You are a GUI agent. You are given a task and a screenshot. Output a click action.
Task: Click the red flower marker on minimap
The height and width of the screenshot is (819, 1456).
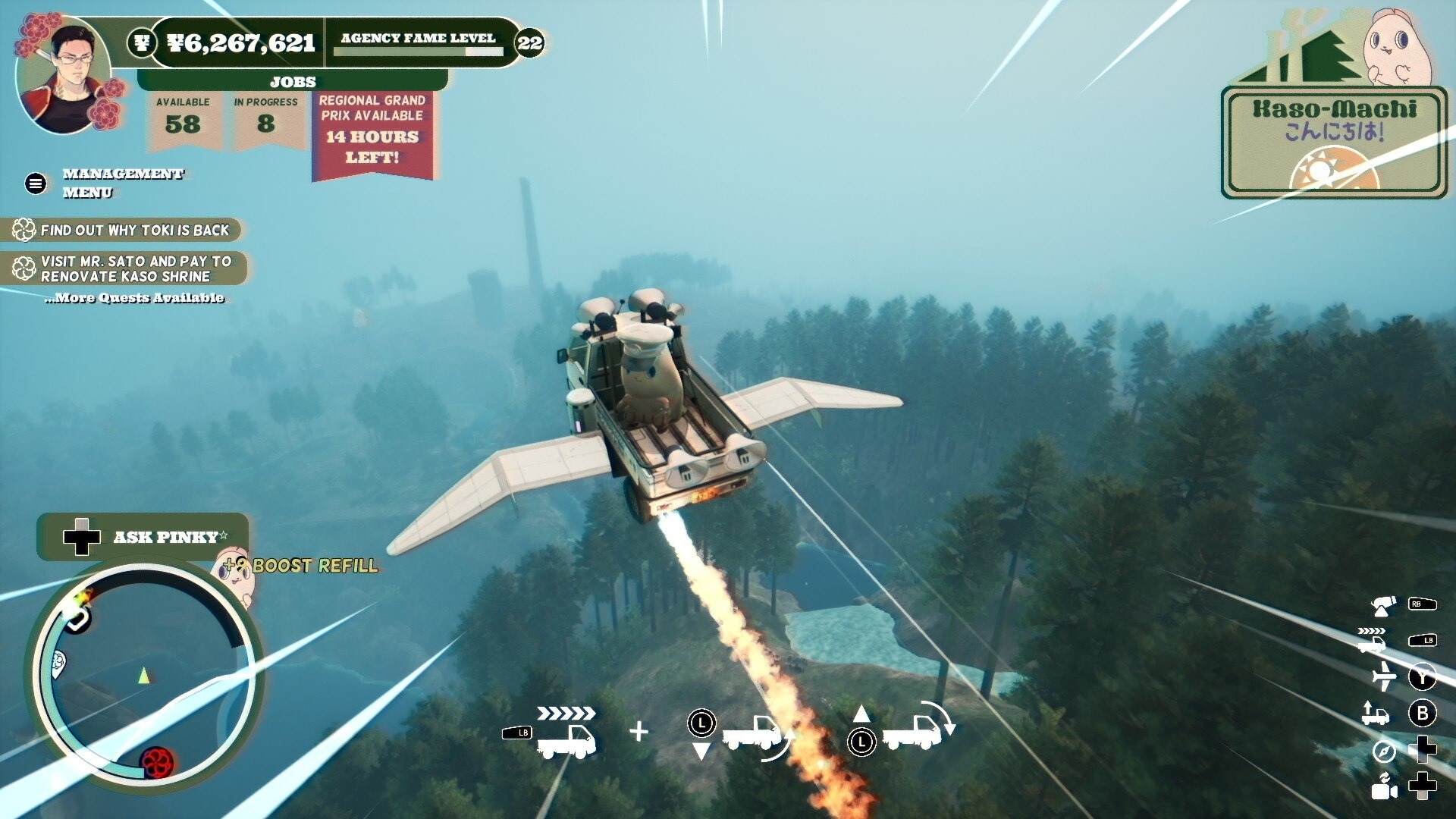pyautogui.click(x=157, y=761)
